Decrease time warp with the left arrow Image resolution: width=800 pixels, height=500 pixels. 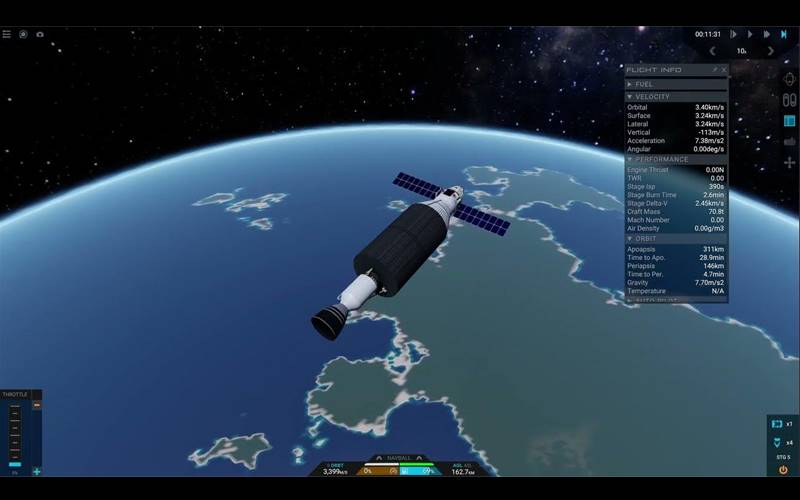(x=712, y=50)
